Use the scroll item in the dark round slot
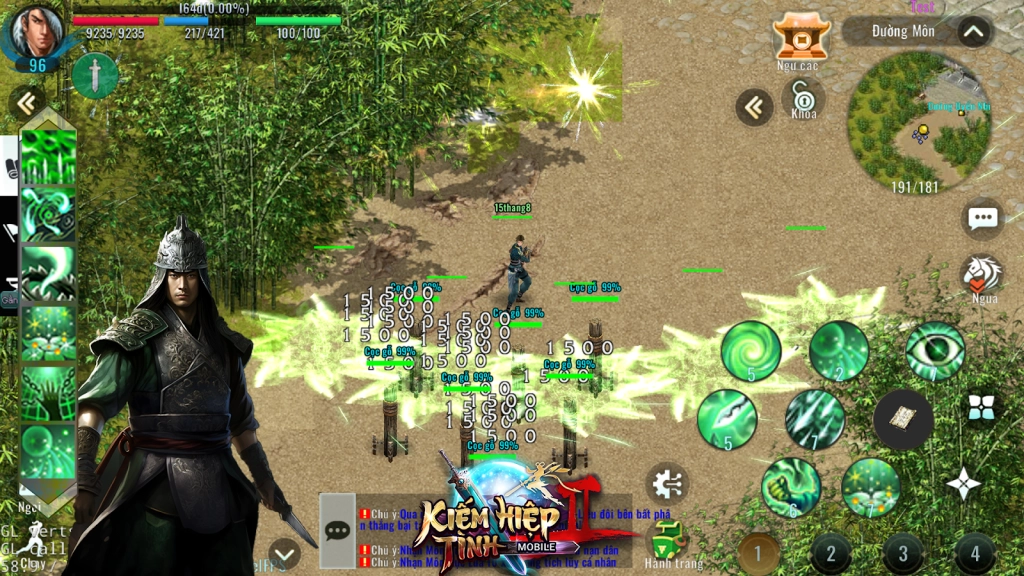 (x=903, y=420)
